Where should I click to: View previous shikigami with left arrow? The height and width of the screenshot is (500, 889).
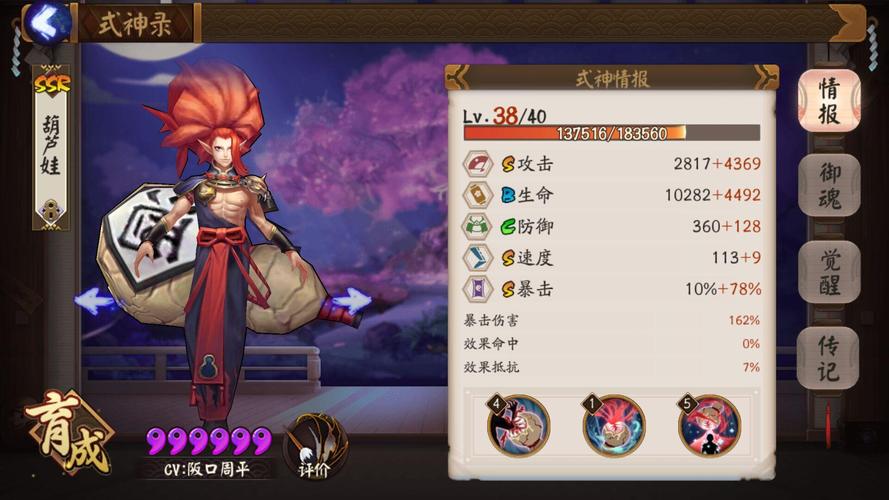pos(95,300)
